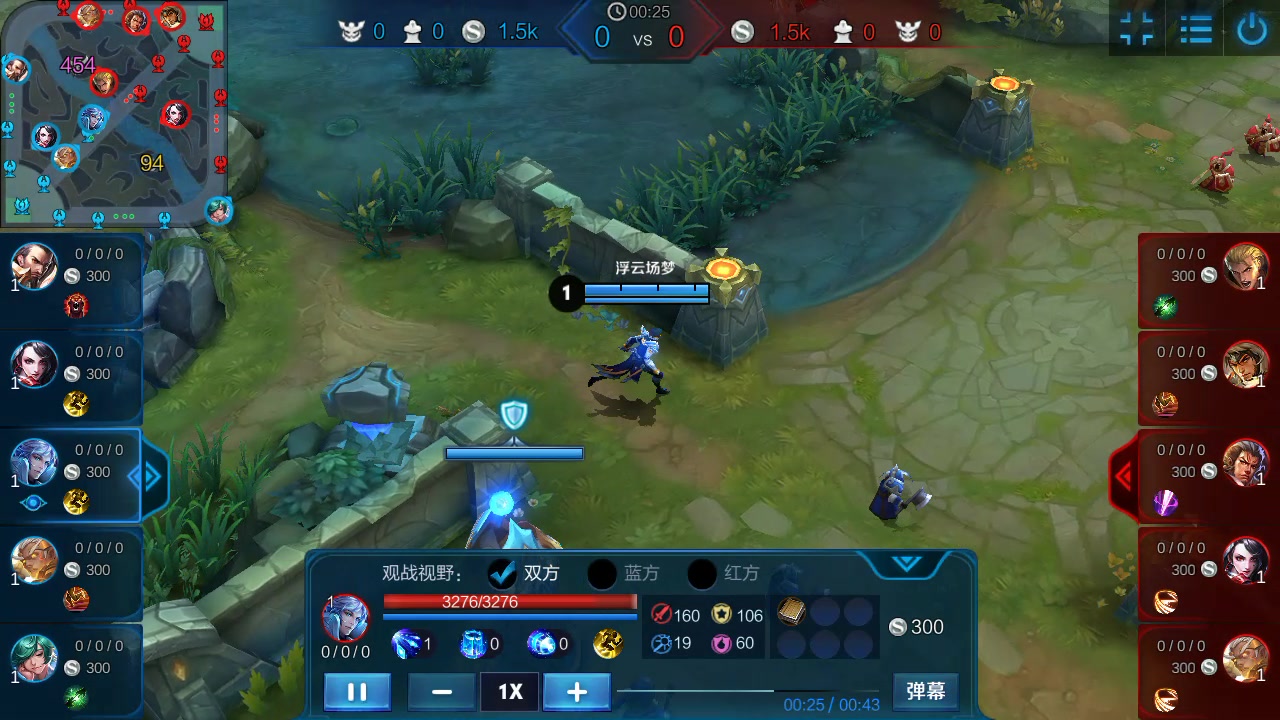Decrease replay speed with the minus button

coord(441,692)
